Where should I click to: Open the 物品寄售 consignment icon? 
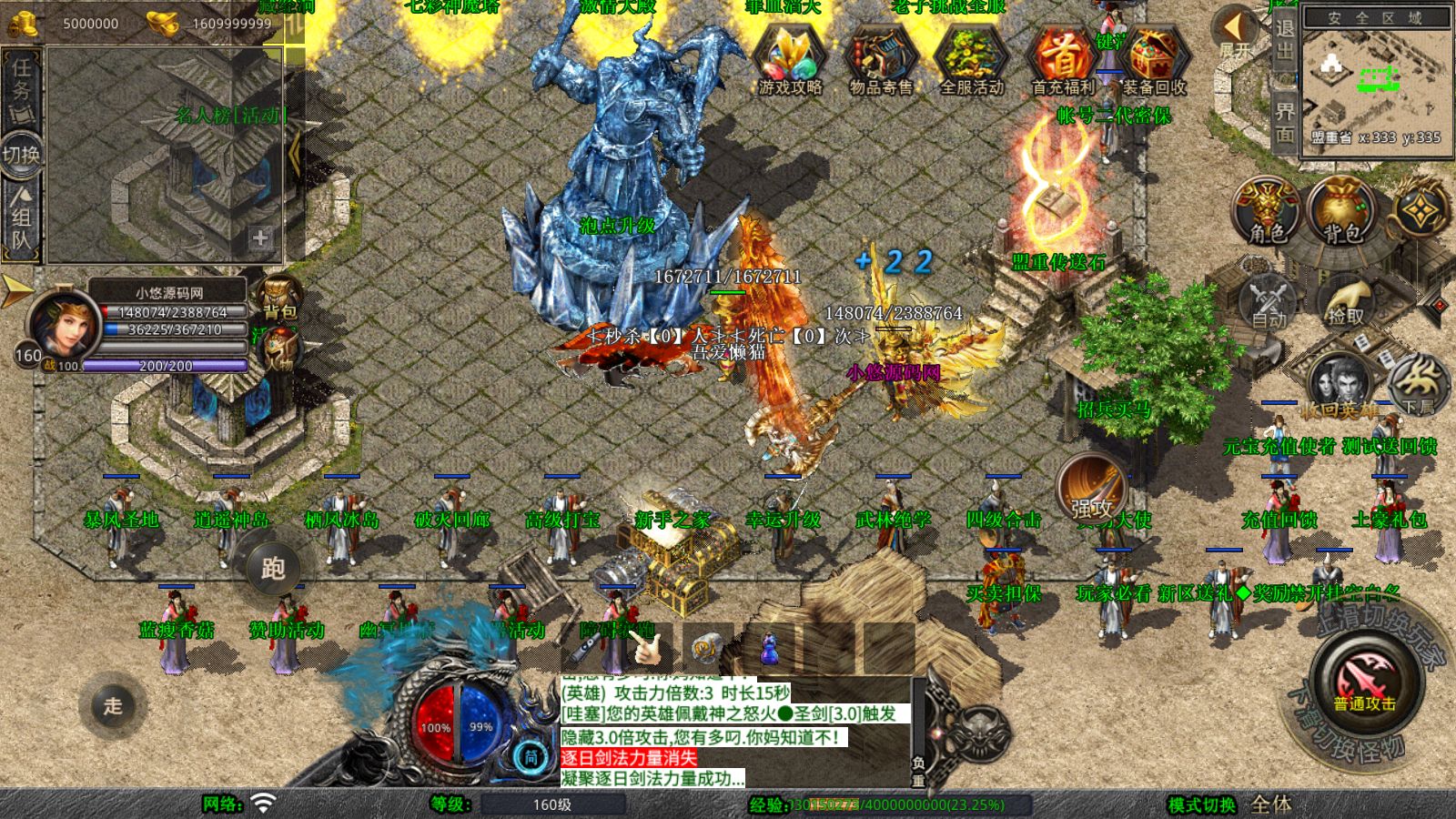tap(880, 60)
